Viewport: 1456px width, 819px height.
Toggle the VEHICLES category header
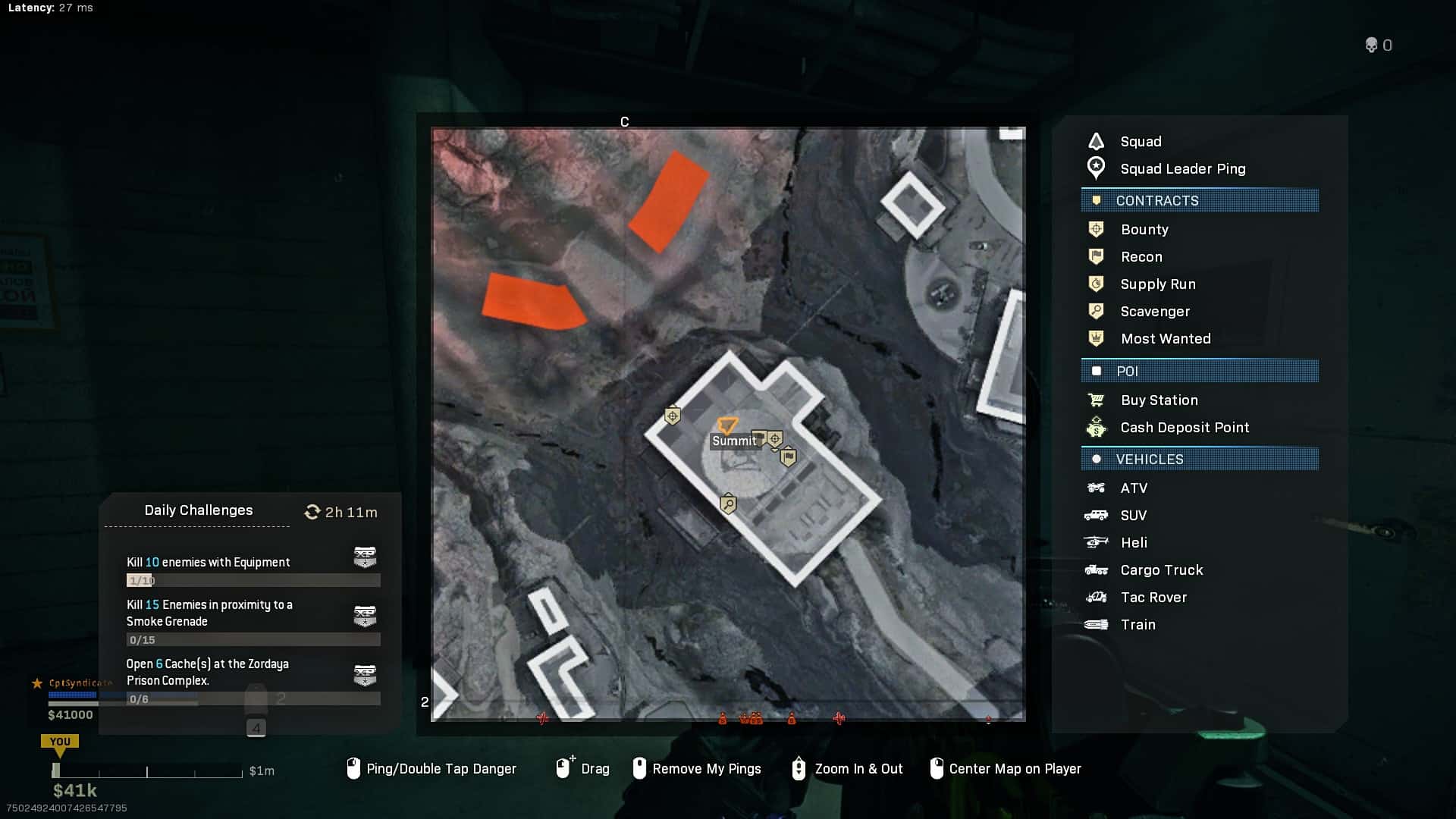pyautogui.click(x=1199, y=460)
